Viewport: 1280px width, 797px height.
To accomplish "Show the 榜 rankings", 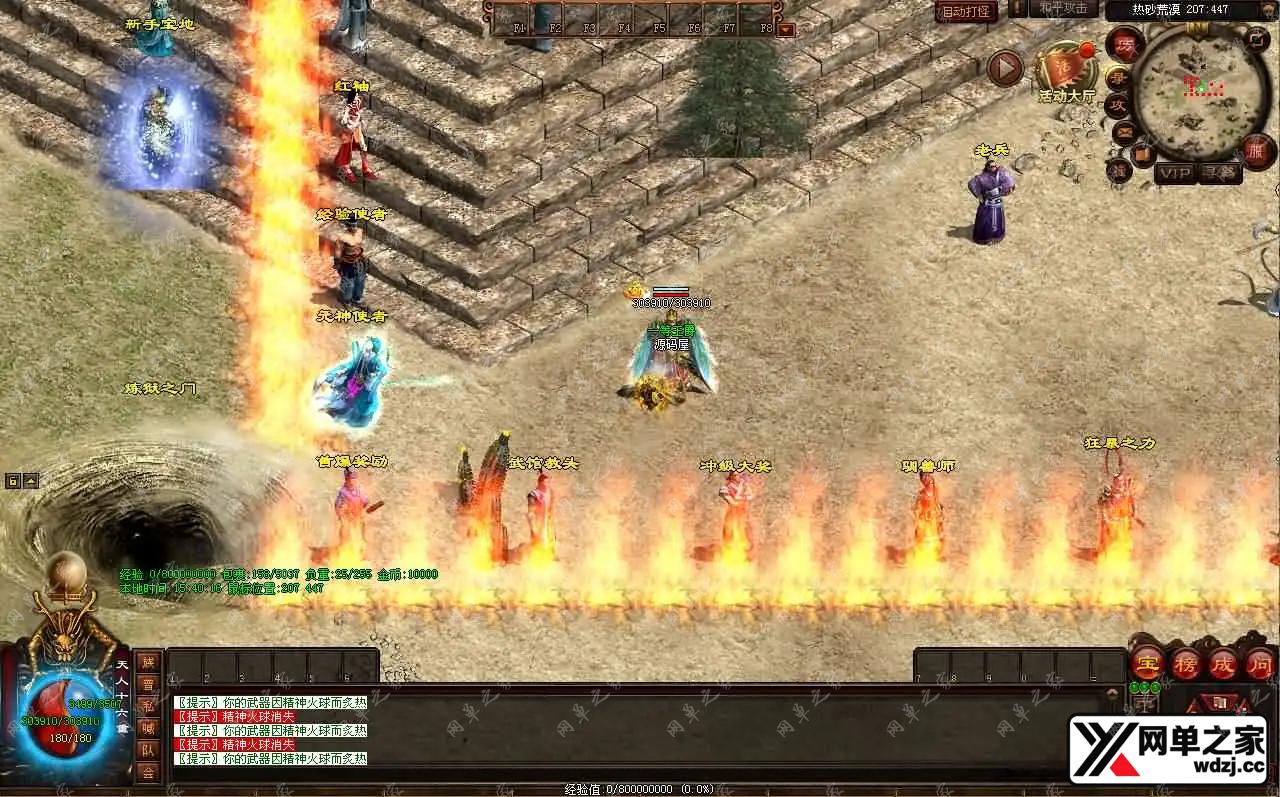I will point(1186,662).
